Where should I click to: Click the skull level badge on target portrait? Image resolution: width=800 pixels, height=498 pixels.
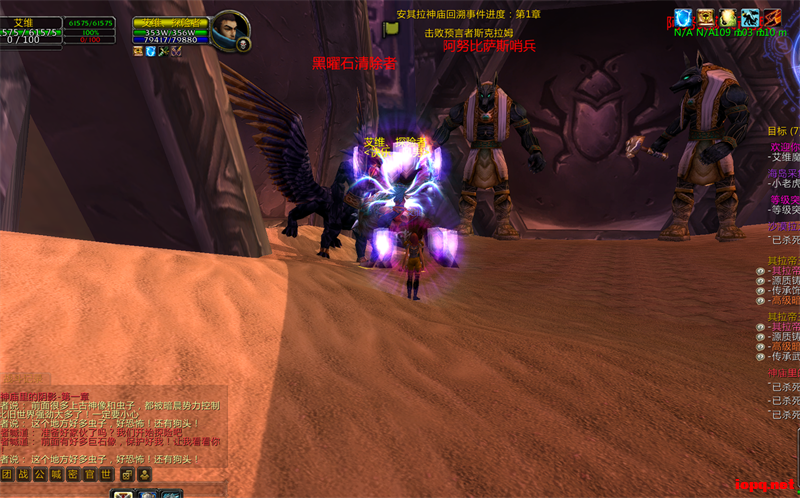click(244, 45)
